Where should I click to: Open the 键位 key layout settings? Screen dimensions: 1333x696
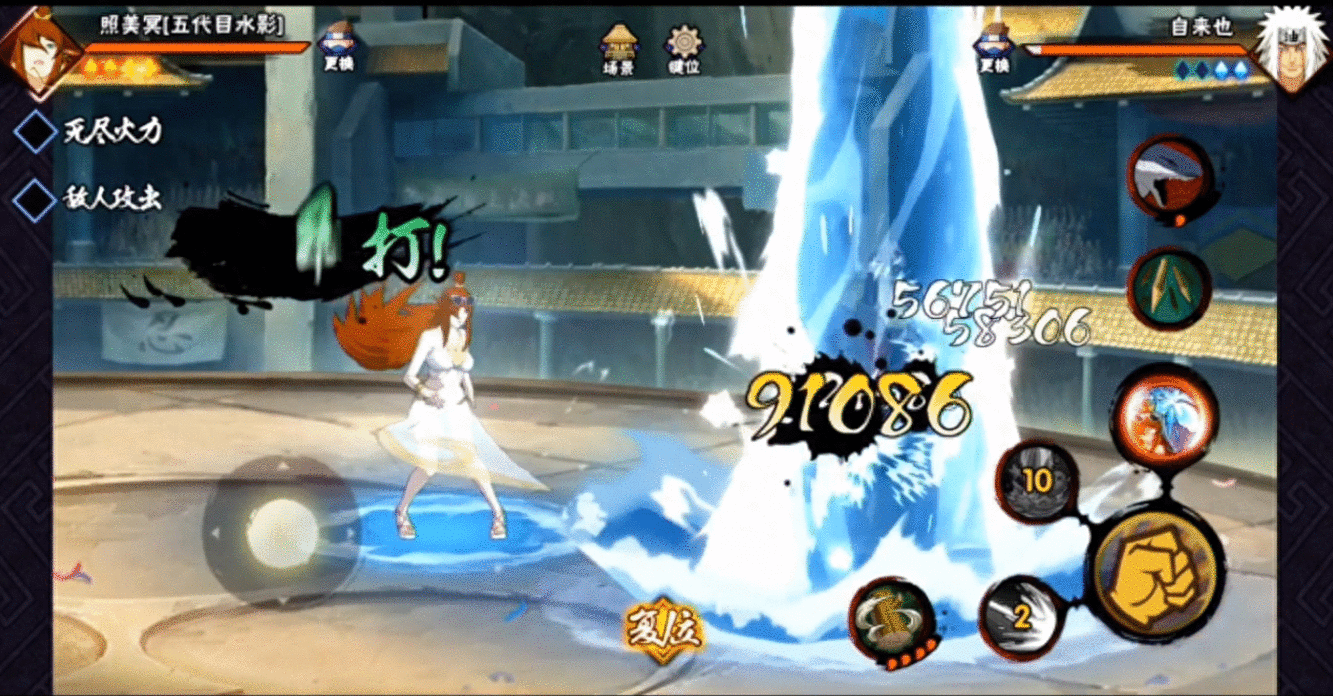[x=685, y=50]
